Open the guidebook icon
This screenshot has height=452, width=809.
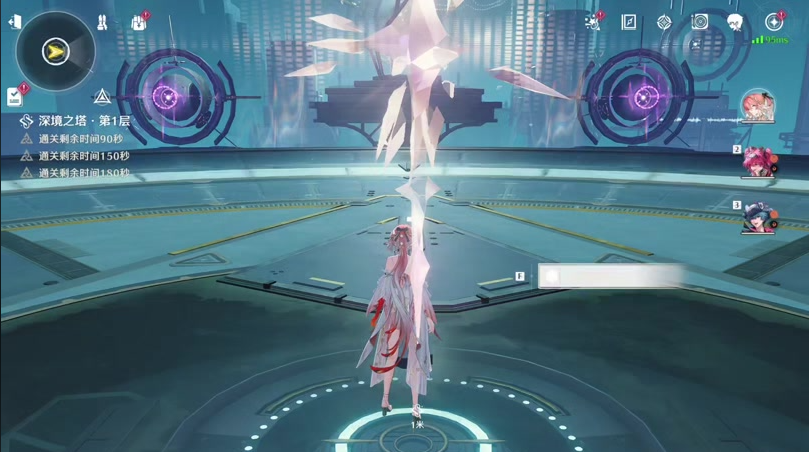[x=629, y=22]
